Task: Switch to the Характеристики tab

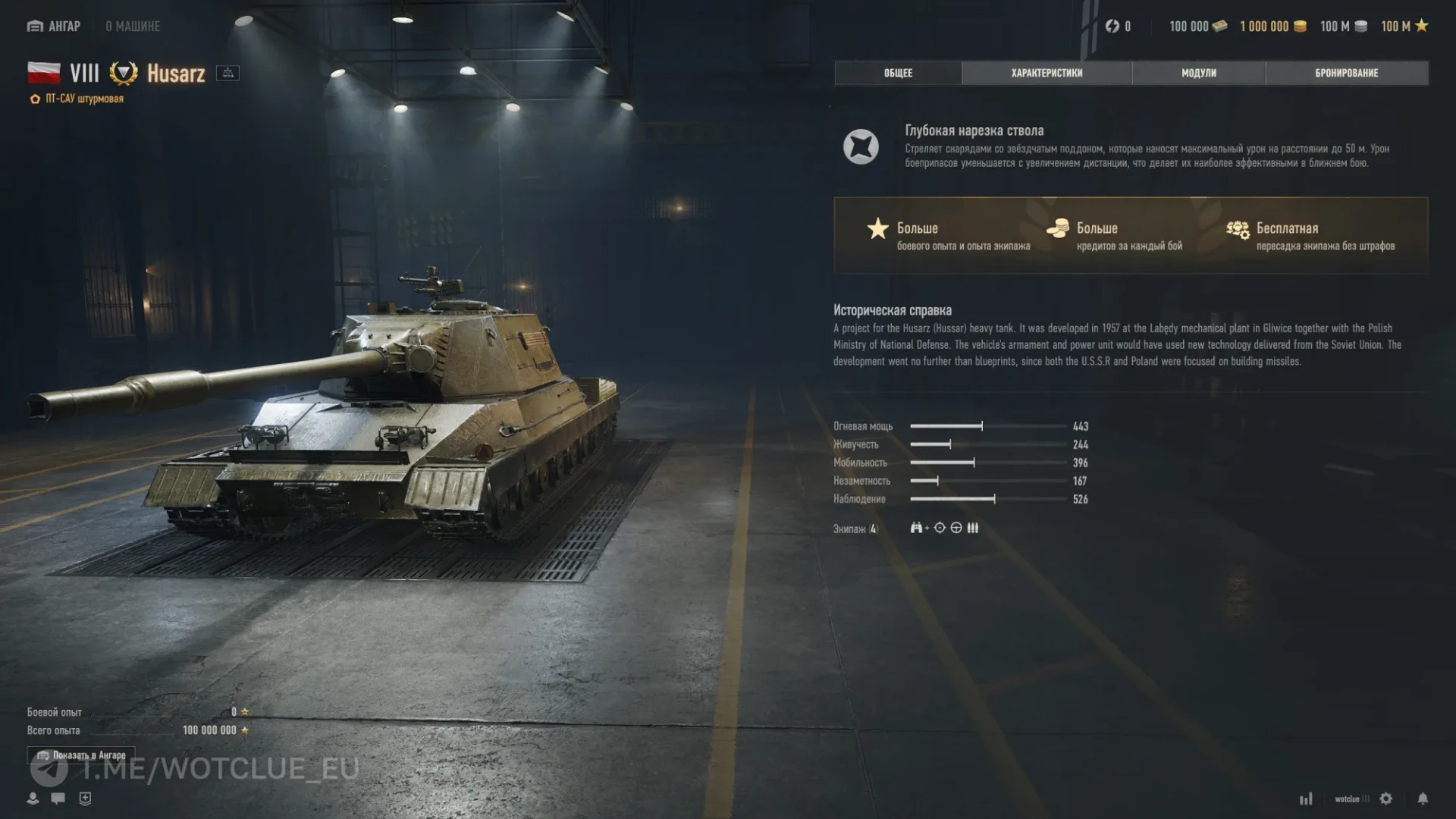Action: (1046, 73)
